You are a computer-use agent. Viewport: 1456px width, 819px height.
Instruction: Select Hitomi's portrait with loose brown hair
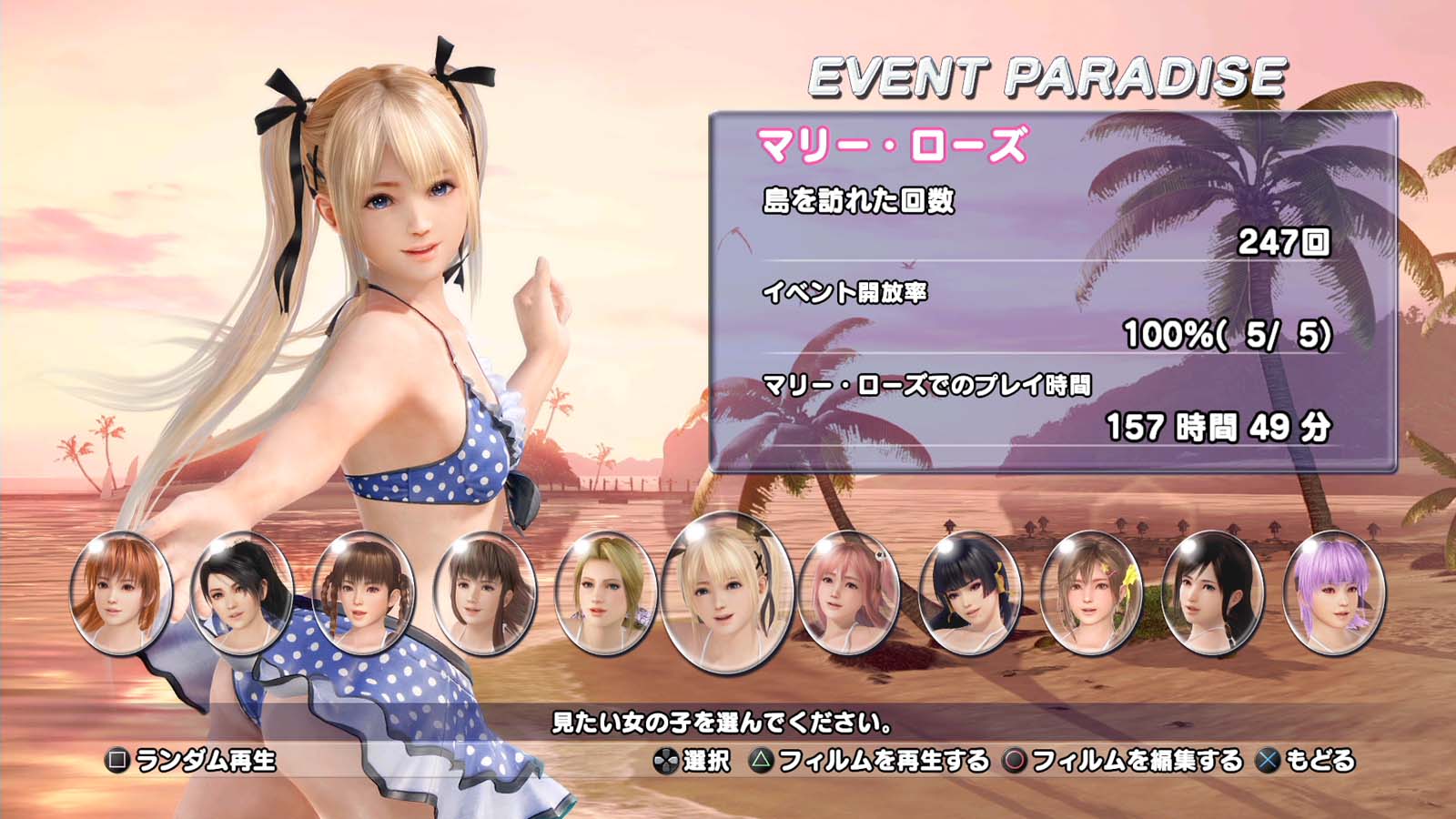tap(485, 592)
